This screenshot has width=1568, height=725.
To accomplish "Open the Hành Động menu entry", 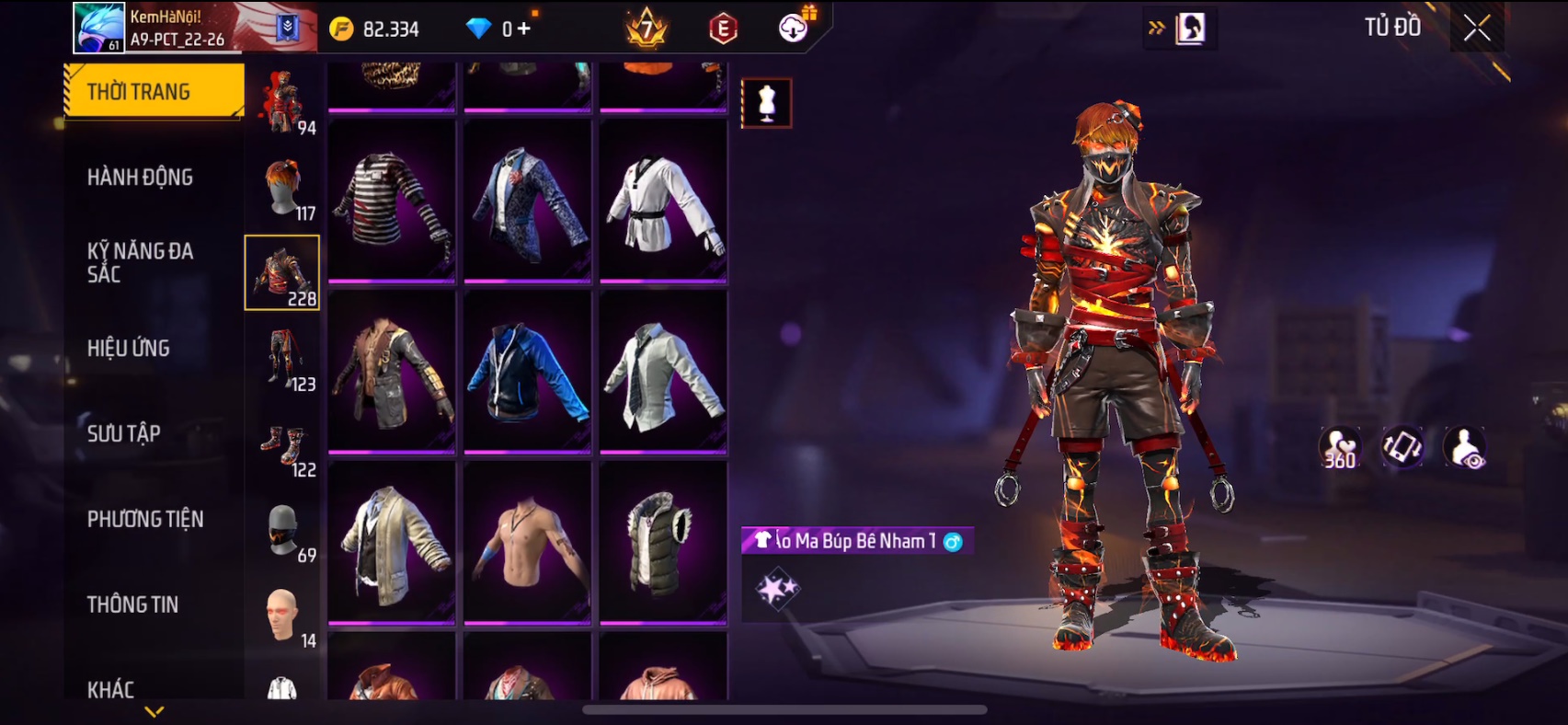I will pyautogui.click(x=140, y=177).
